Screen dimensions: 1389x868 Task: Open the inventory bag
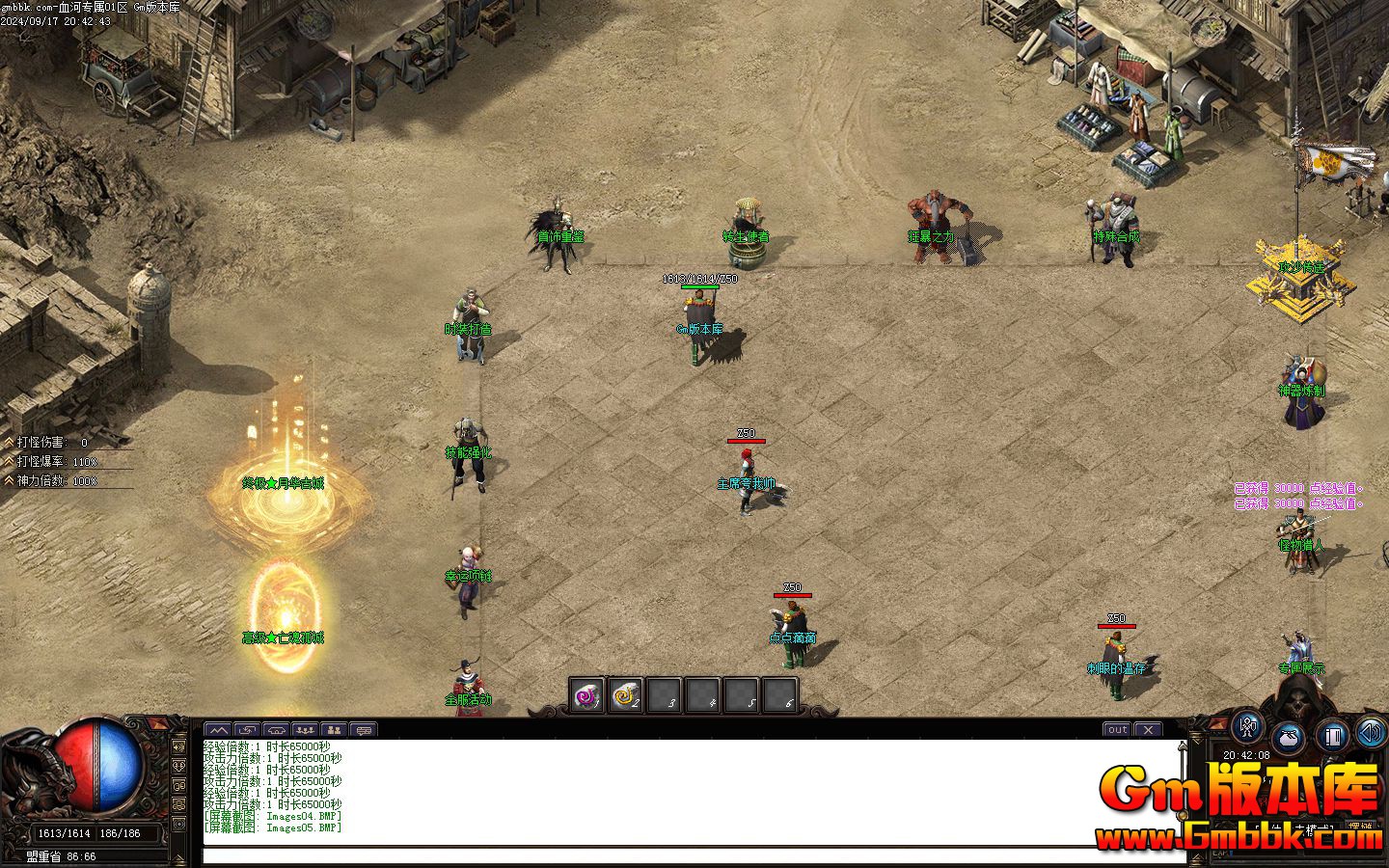click(1290, 738)
